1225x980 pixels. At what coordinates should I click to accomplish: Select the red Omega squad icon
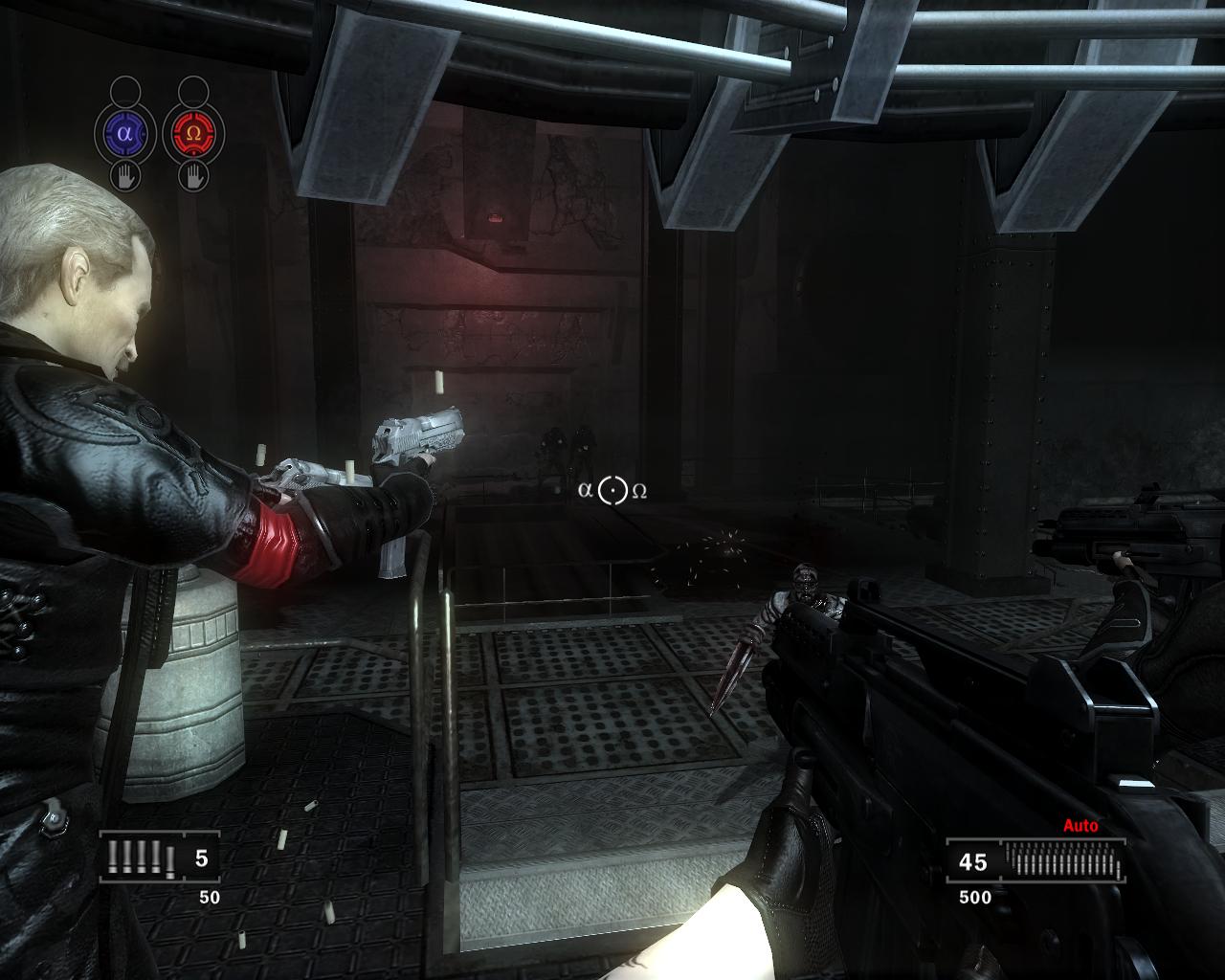[193, 134]
